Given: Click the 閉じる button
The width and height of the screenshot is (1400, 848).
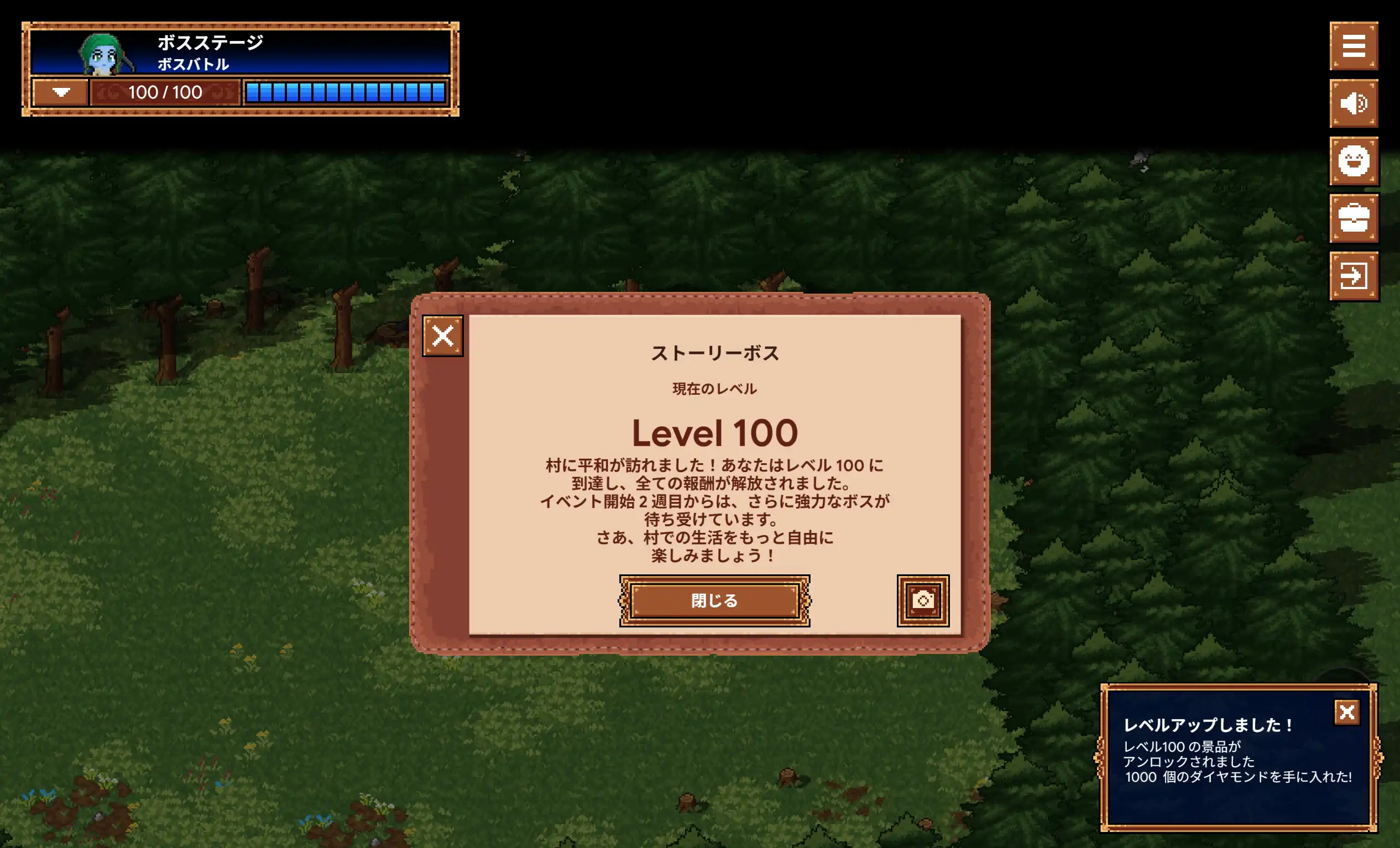Looking at the screenshot, I should [714, 600].
